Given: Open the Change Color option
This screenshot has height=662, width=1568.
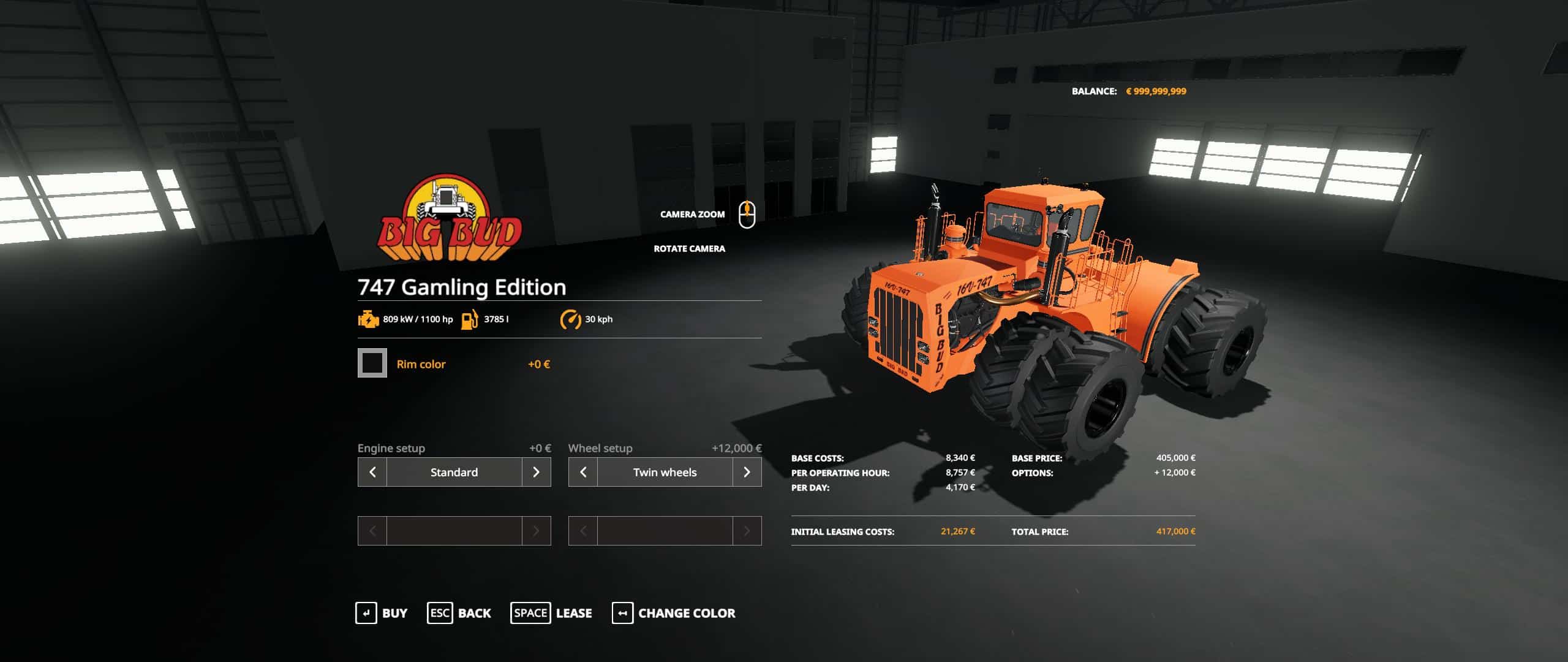Looking at the screenshot, I should (x=673, y=613).
